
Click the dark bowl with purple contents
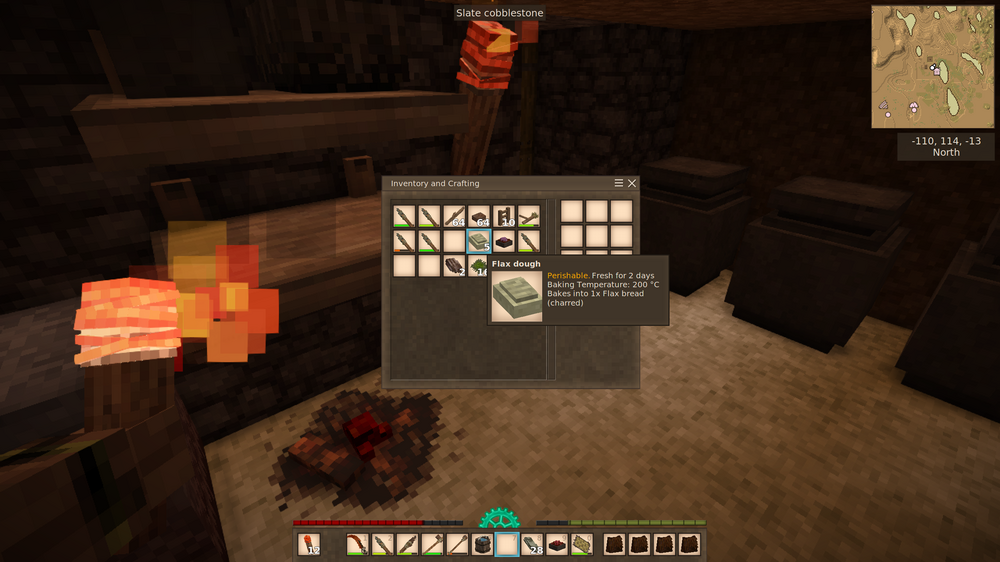coord(504,241)
